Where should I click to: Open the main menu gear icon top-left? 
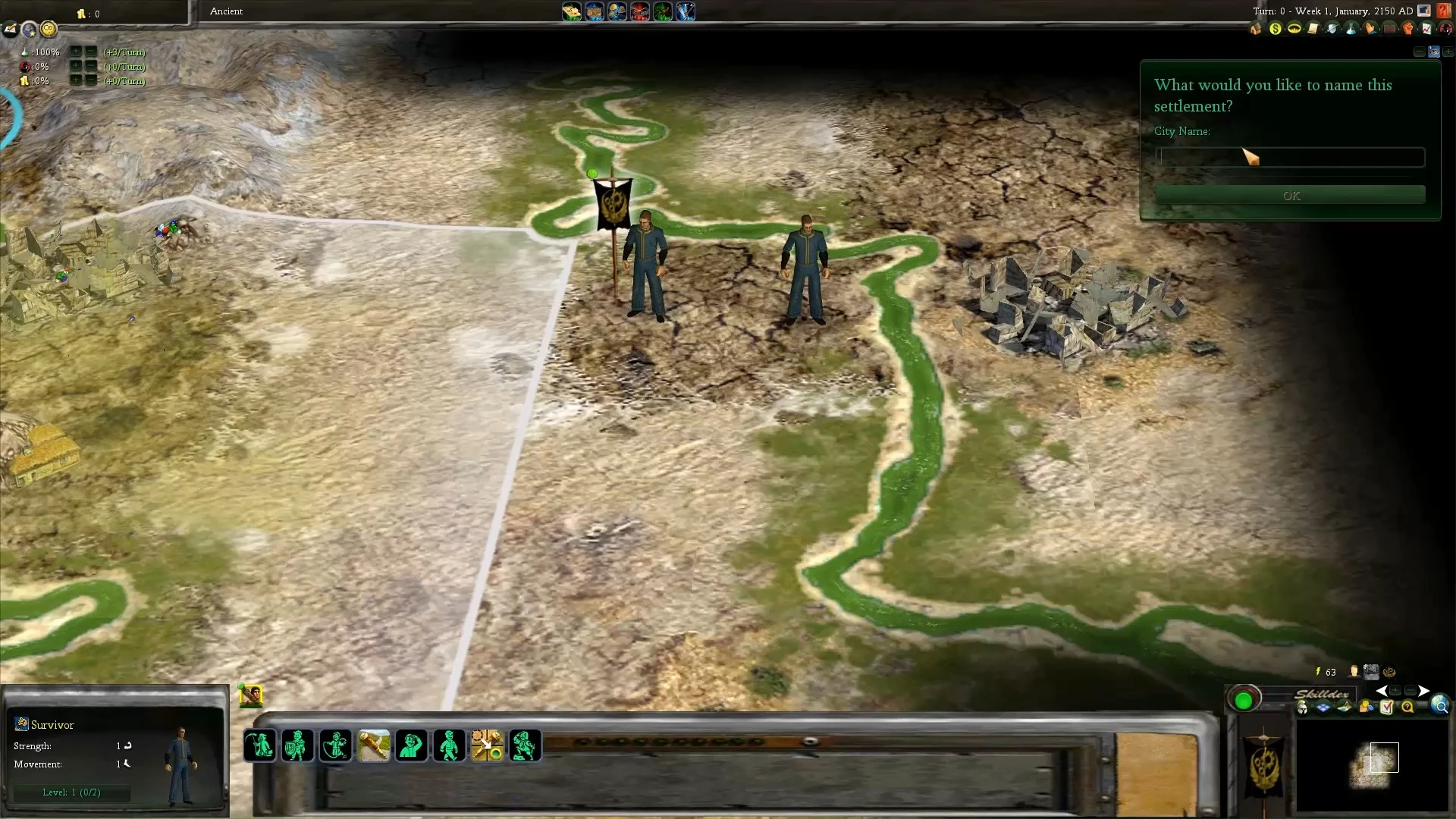tap(48, 30)
